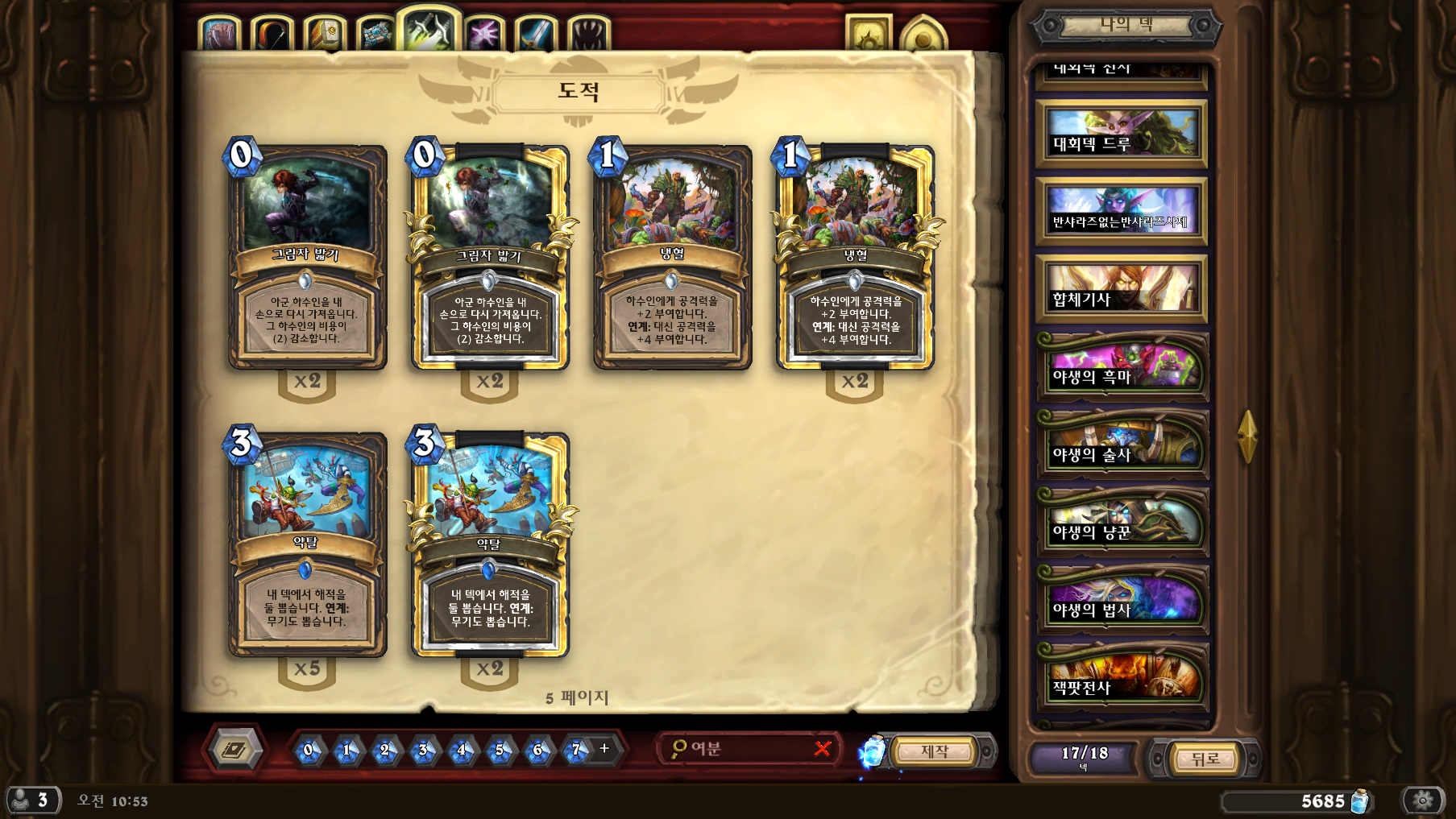
Task: Click the card set filter button
Action: tap(235, 750)
